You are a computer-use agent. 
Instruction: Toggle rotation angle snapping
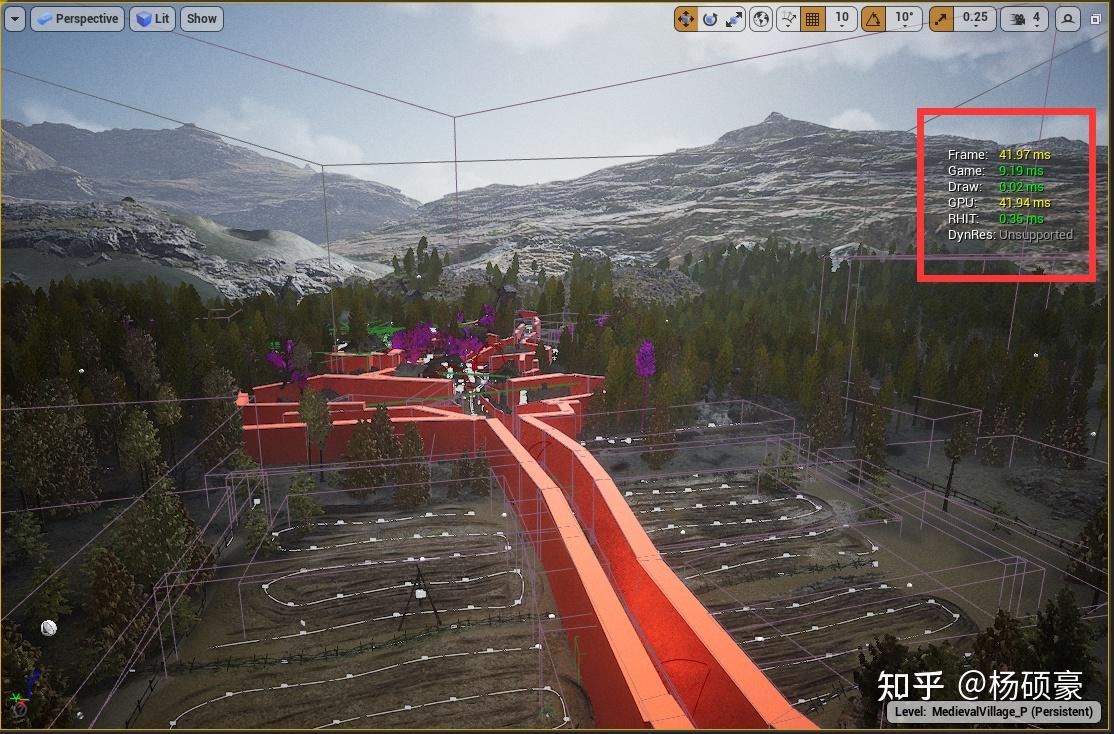[874, 18]
